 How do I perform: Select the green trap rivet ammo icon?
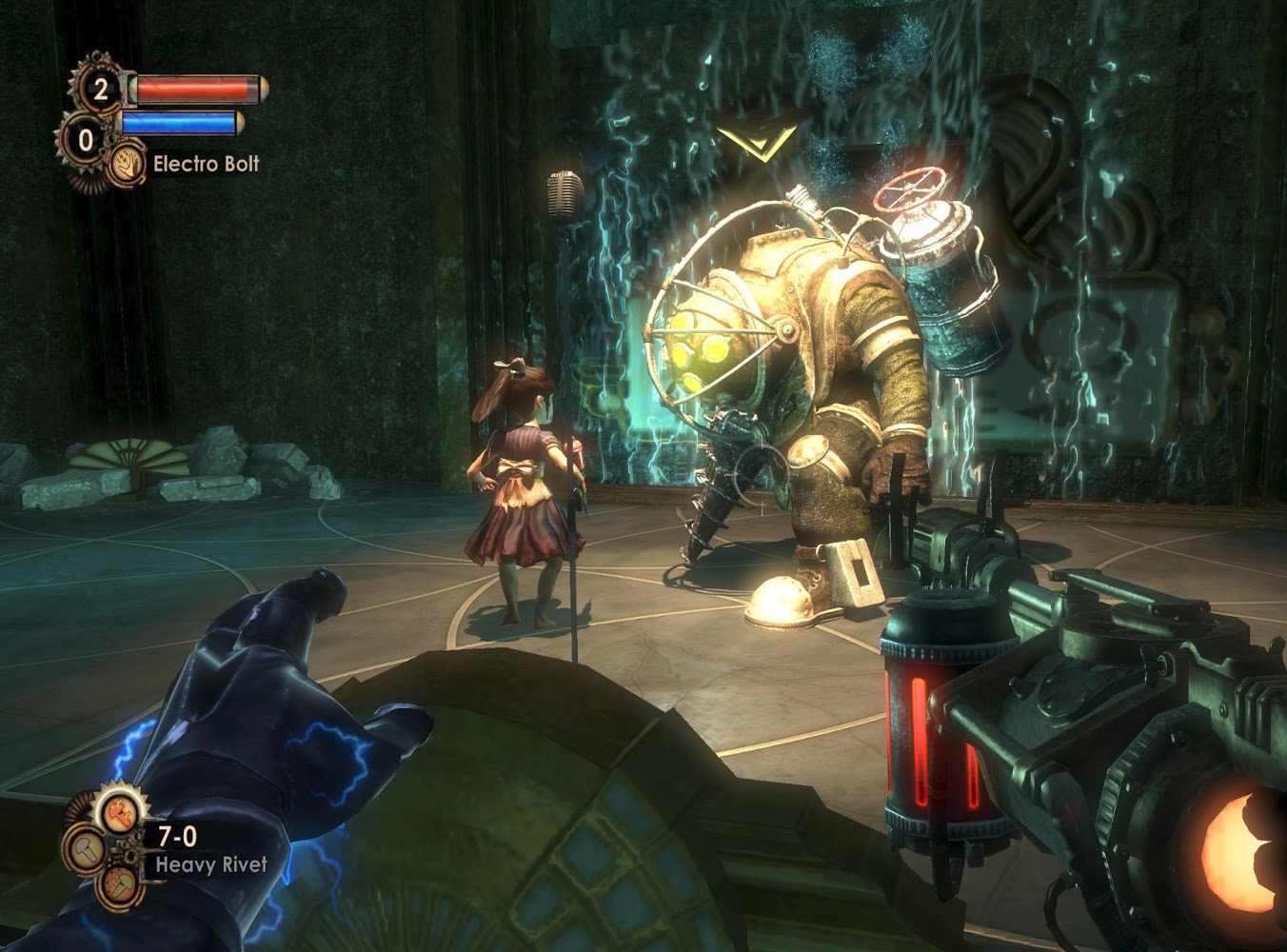click(x=120, y=883)
